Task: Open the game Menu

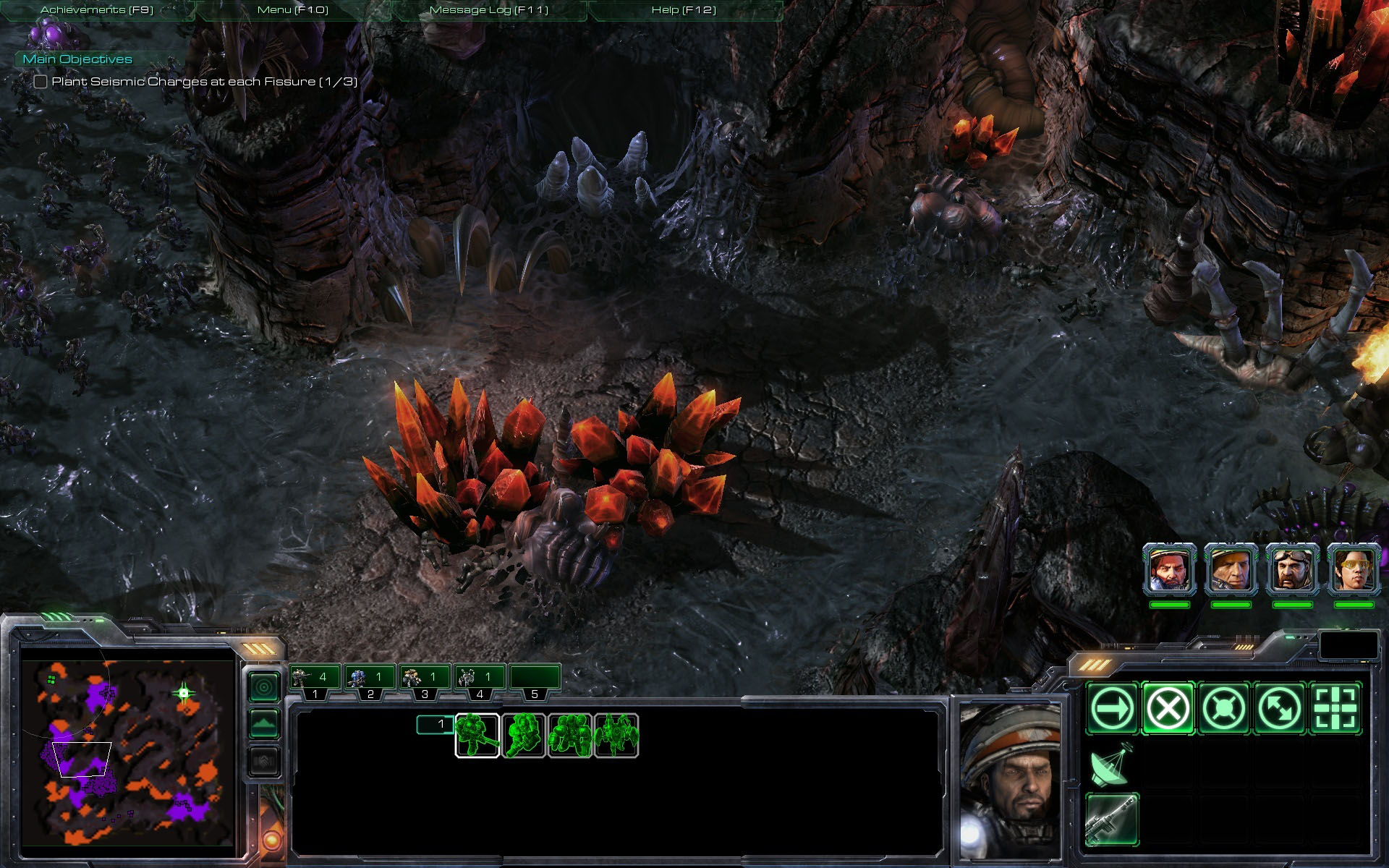Action: [x=292, y=10]
